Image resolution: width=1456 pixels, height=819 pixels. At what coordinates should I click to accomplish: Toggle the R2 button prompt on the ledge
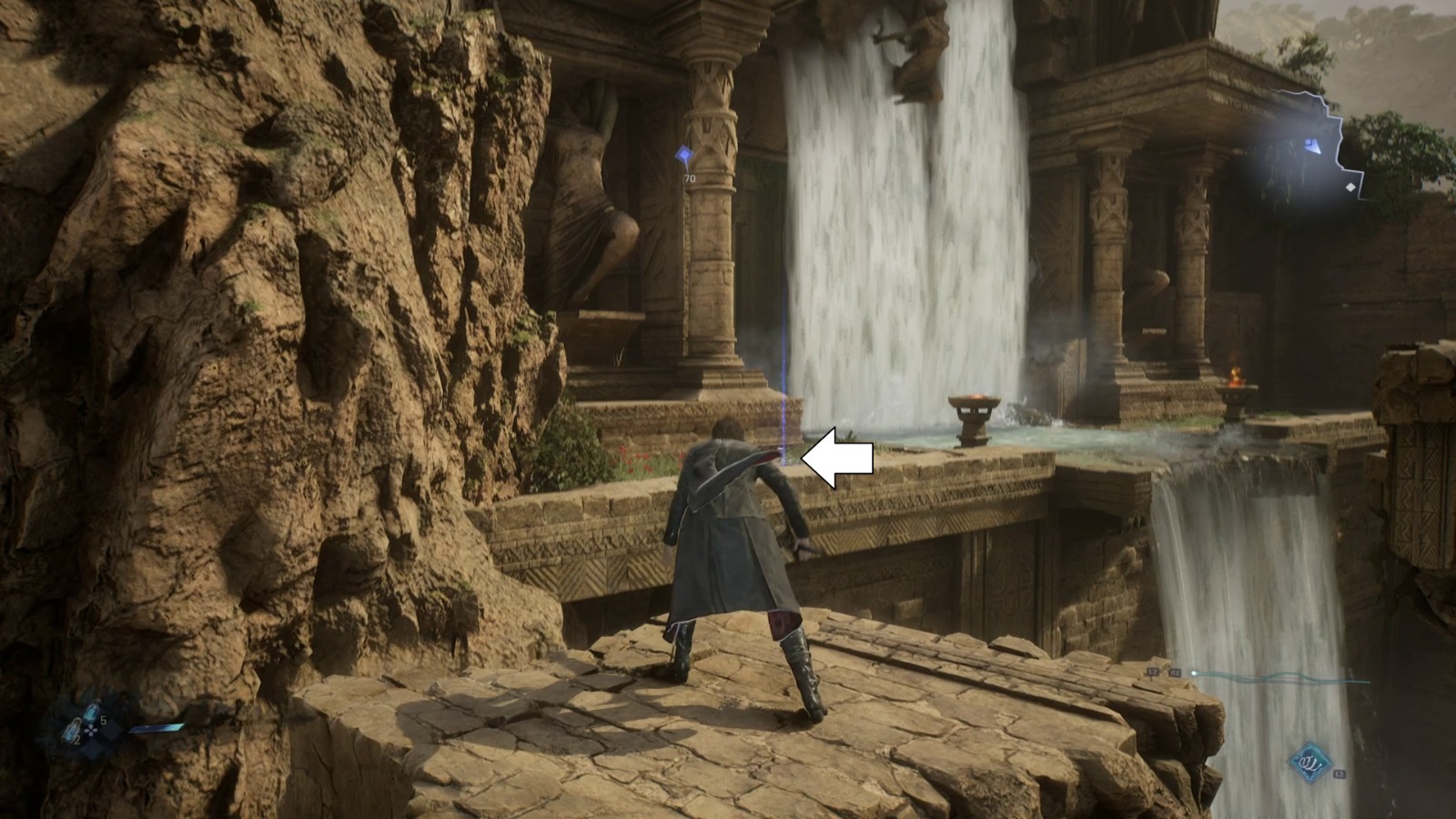pyautogui.click(x=1175, y=672)
